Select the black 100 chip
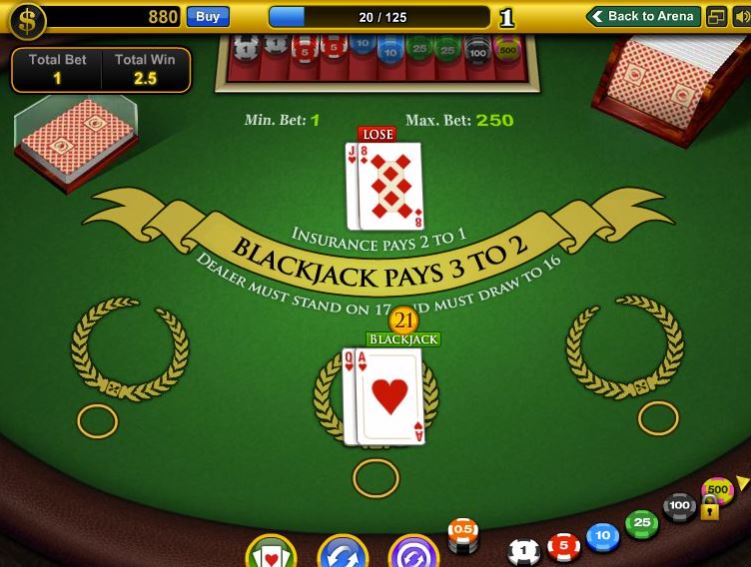This screenshot has height=567, width=751. pyautogui.click(x=680, y=506)
